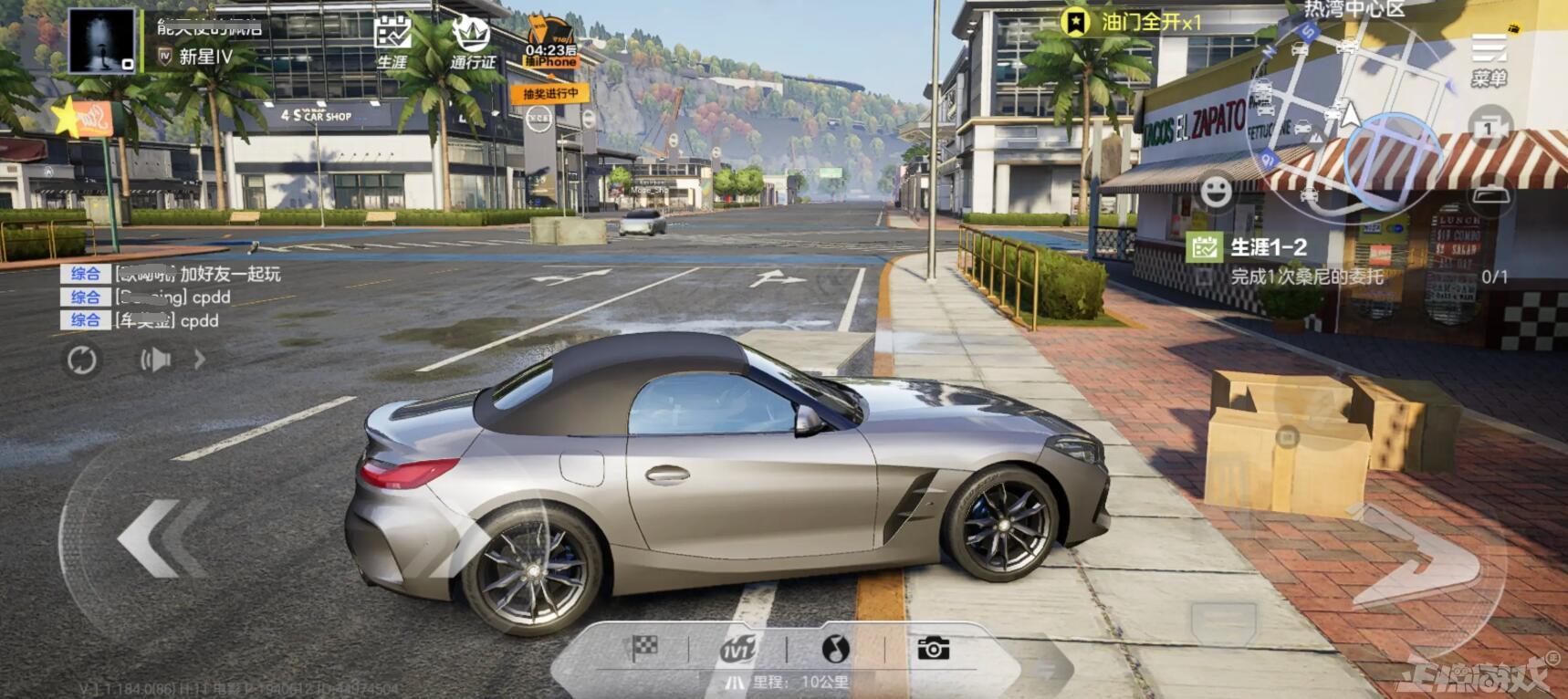This screenshot has width=1568, height=699.
Task: Toggle the voice speaker icon
Action: [155, 360]
